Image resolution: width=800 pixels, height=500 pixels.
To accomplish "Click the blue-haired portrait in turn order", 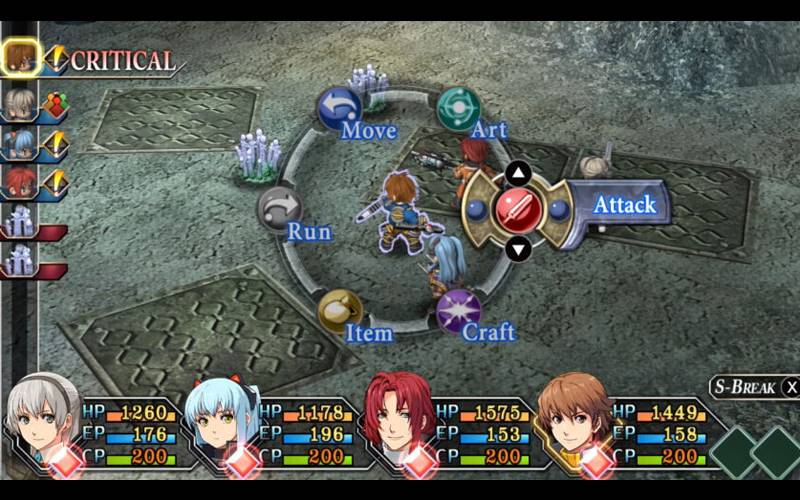I will (20, 143).
